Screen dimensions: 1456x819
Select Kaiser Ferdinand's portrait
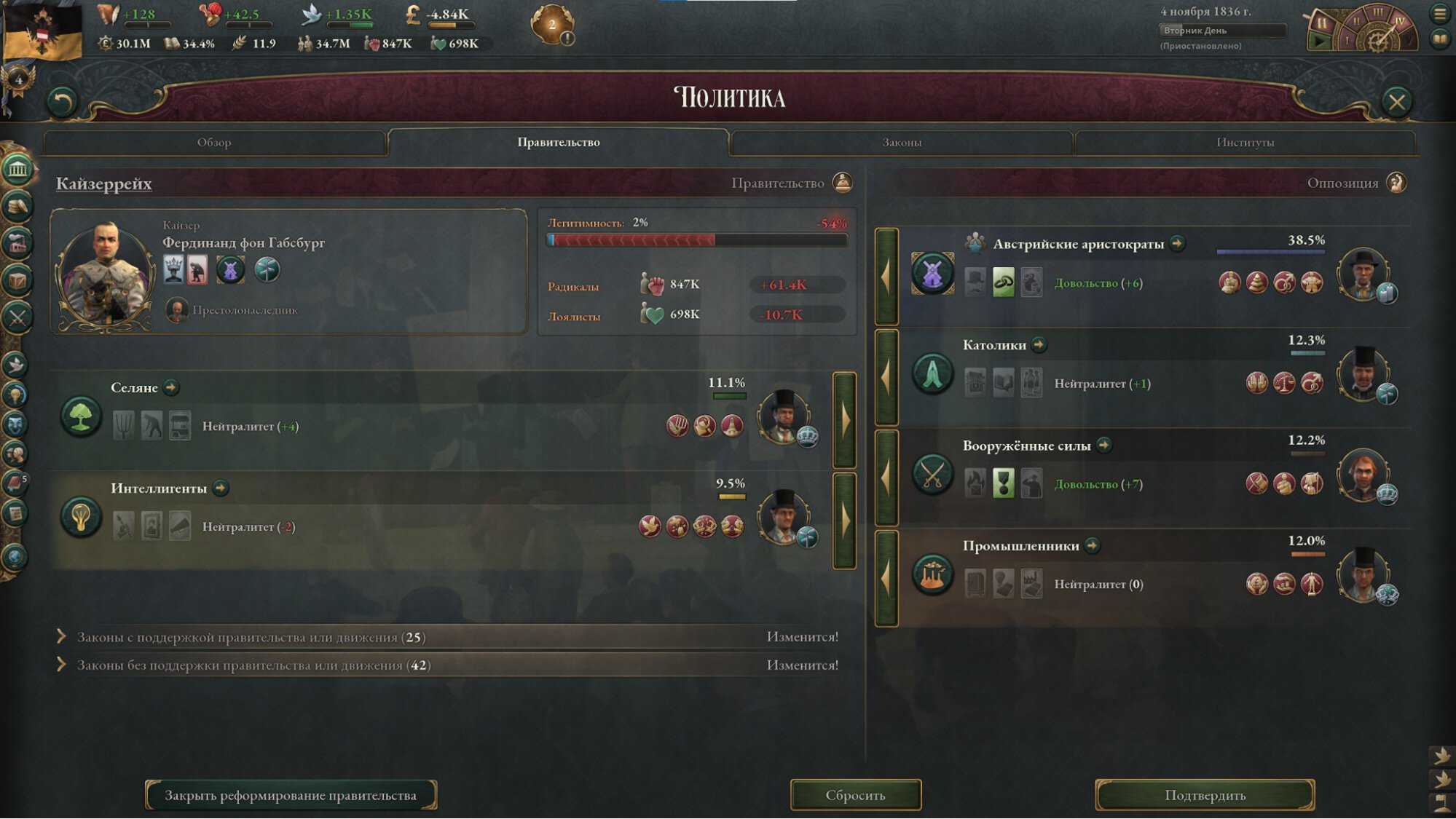[106, 274]
